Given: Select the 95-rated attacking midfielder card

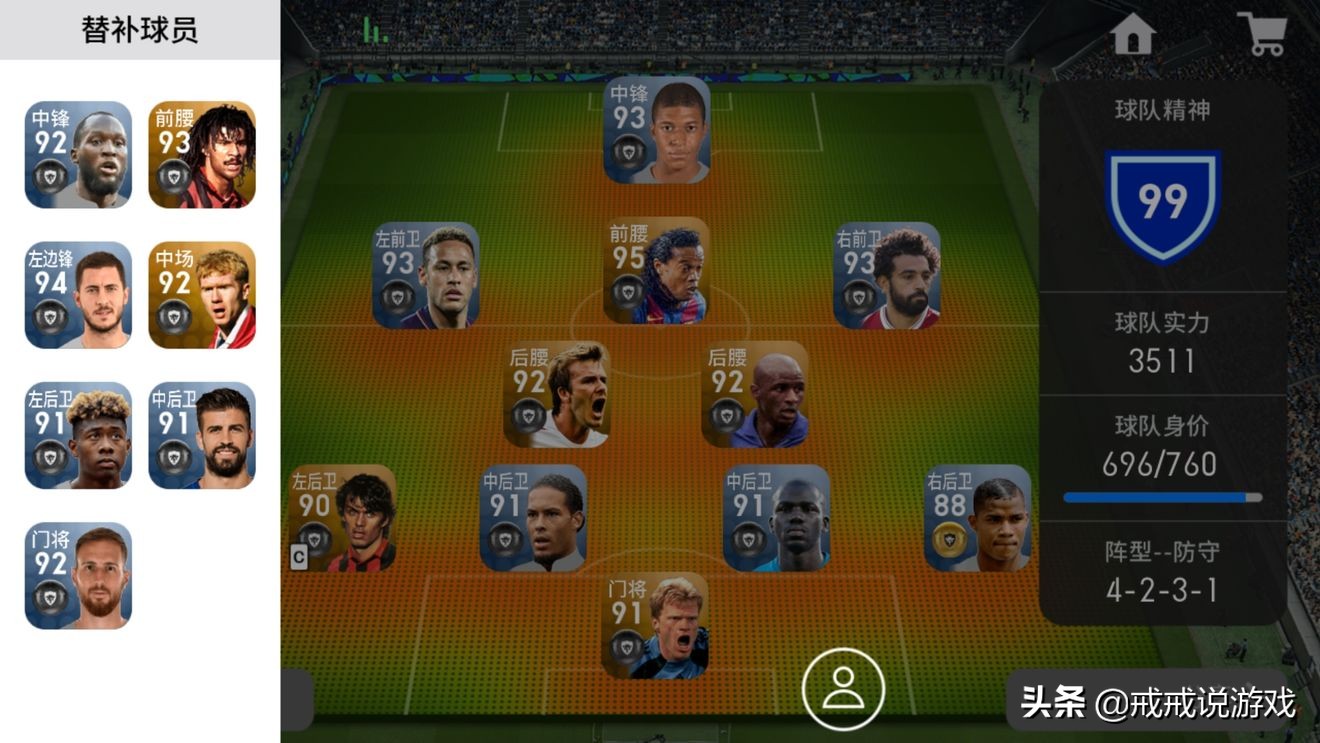Looking at the screenshot, I should 657,271.
